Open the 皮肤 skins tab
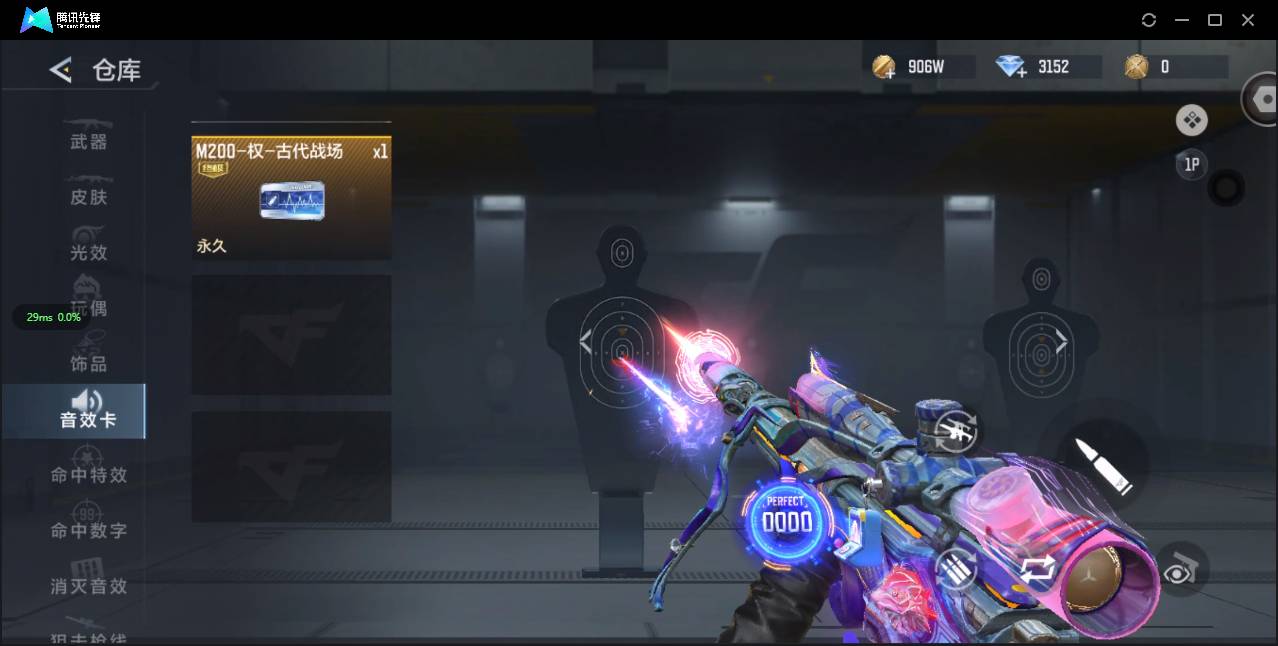1278x646 pixels. [x=88, y=197]
